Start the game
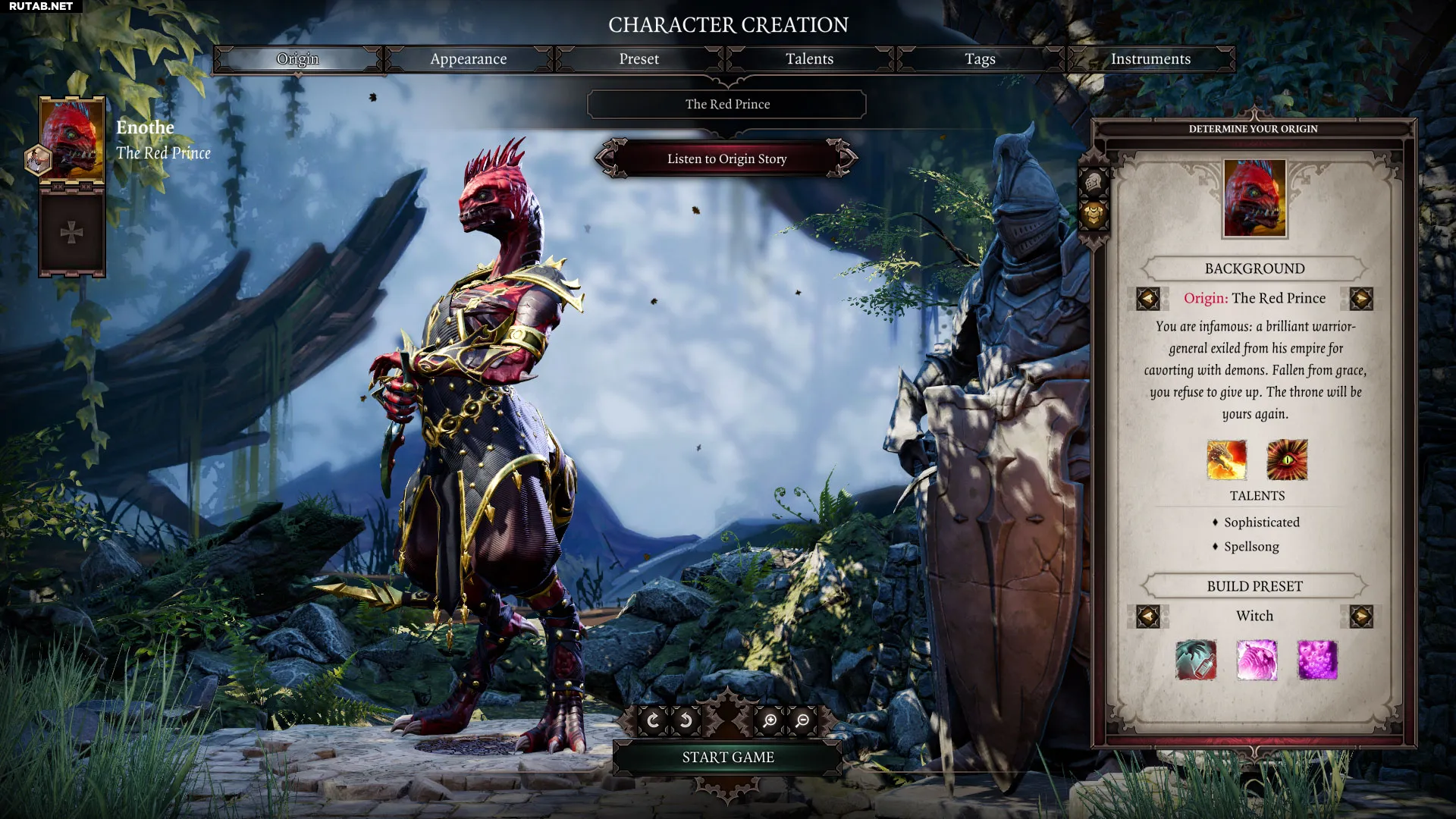The height and width of the screenshot is (819, 1456). pos(727,758)
